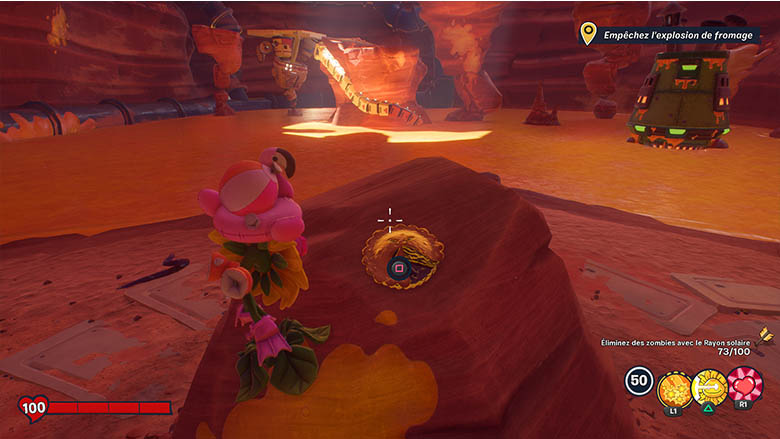Use the Sunbeam ability icon
The height and width of the screenshot is (439, 780).
709,385
